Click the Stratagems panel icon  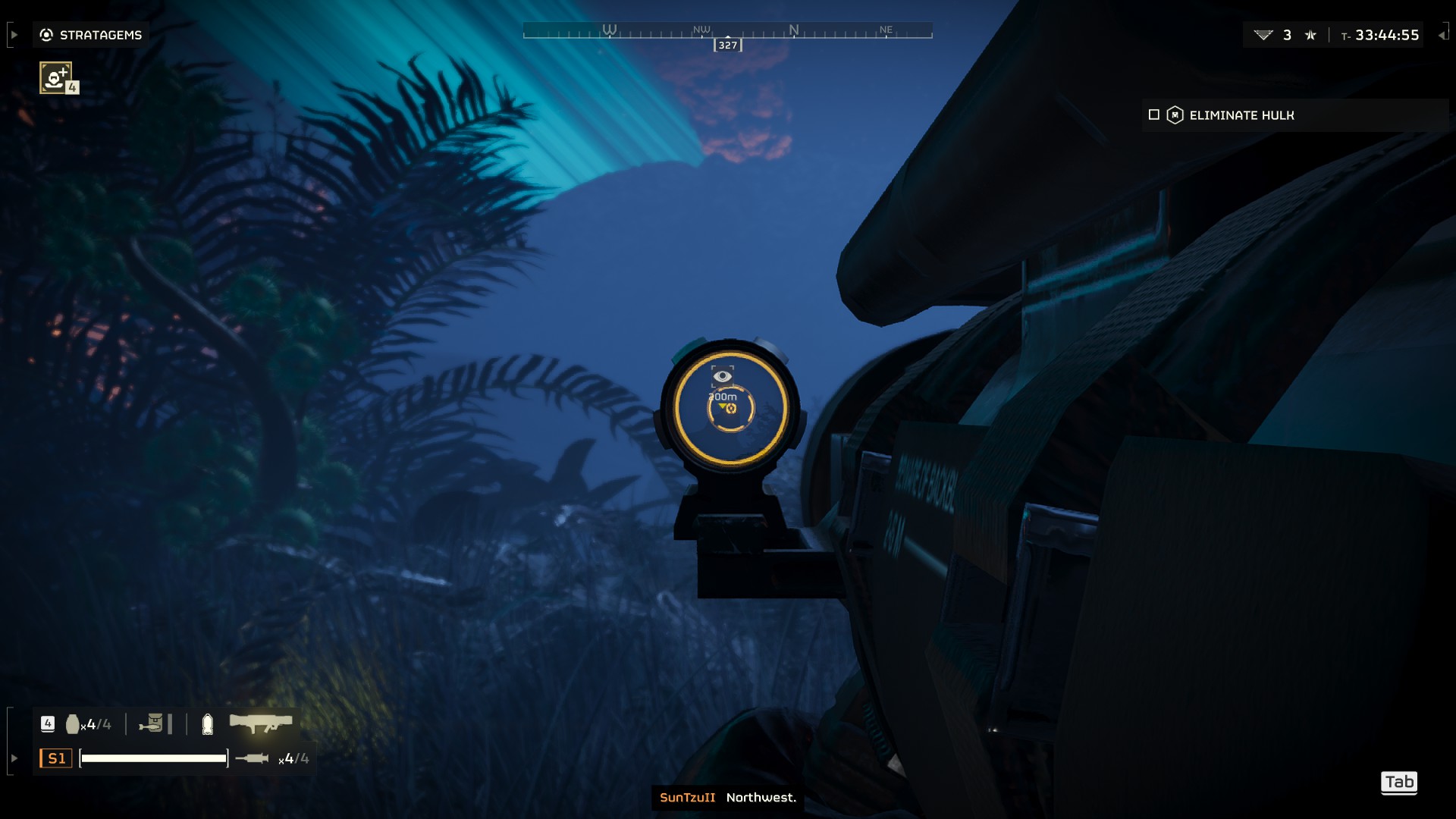point(45,34)
